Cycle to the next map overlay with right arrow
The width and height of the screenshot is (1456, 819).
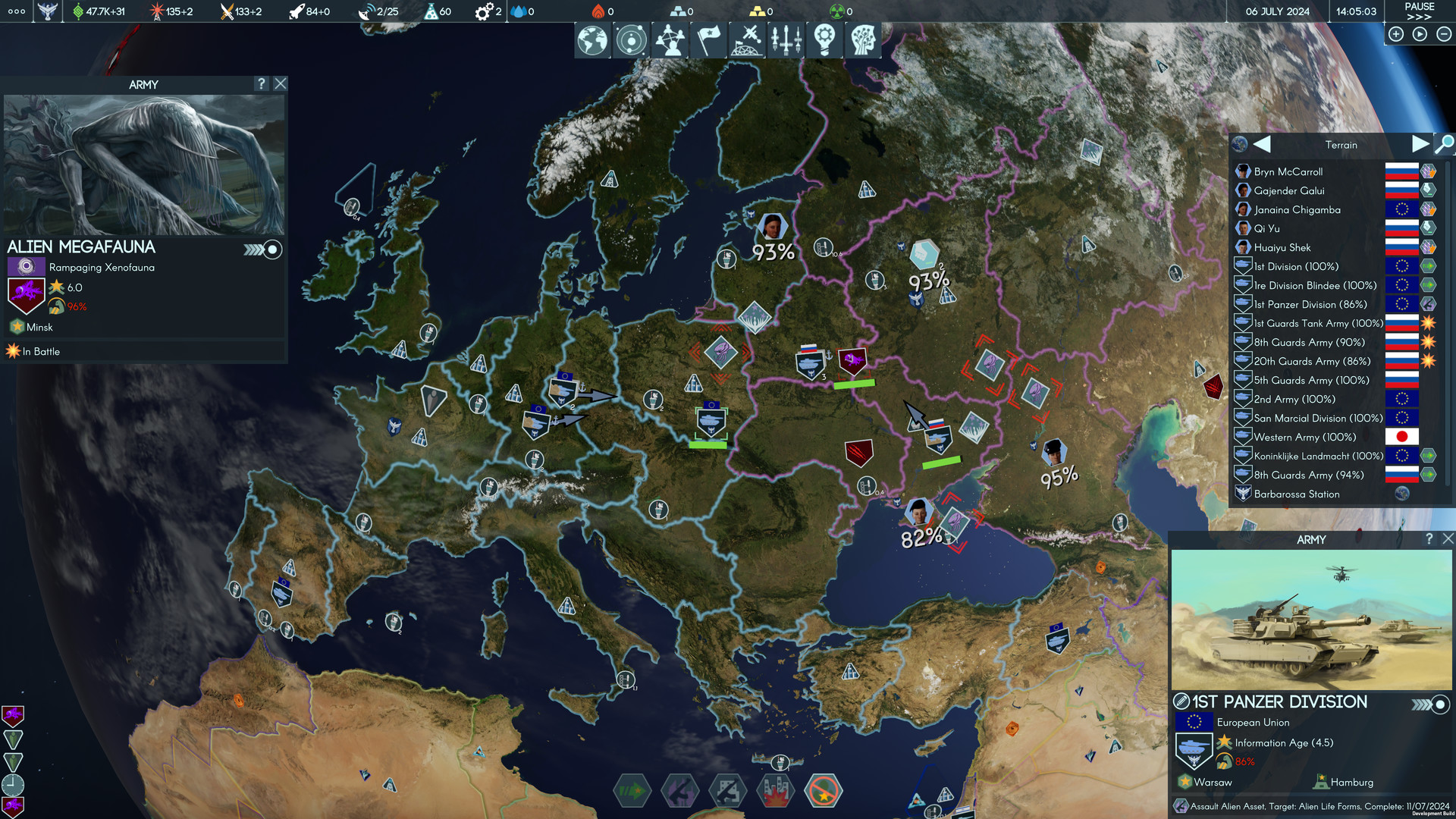point(1422,144)
